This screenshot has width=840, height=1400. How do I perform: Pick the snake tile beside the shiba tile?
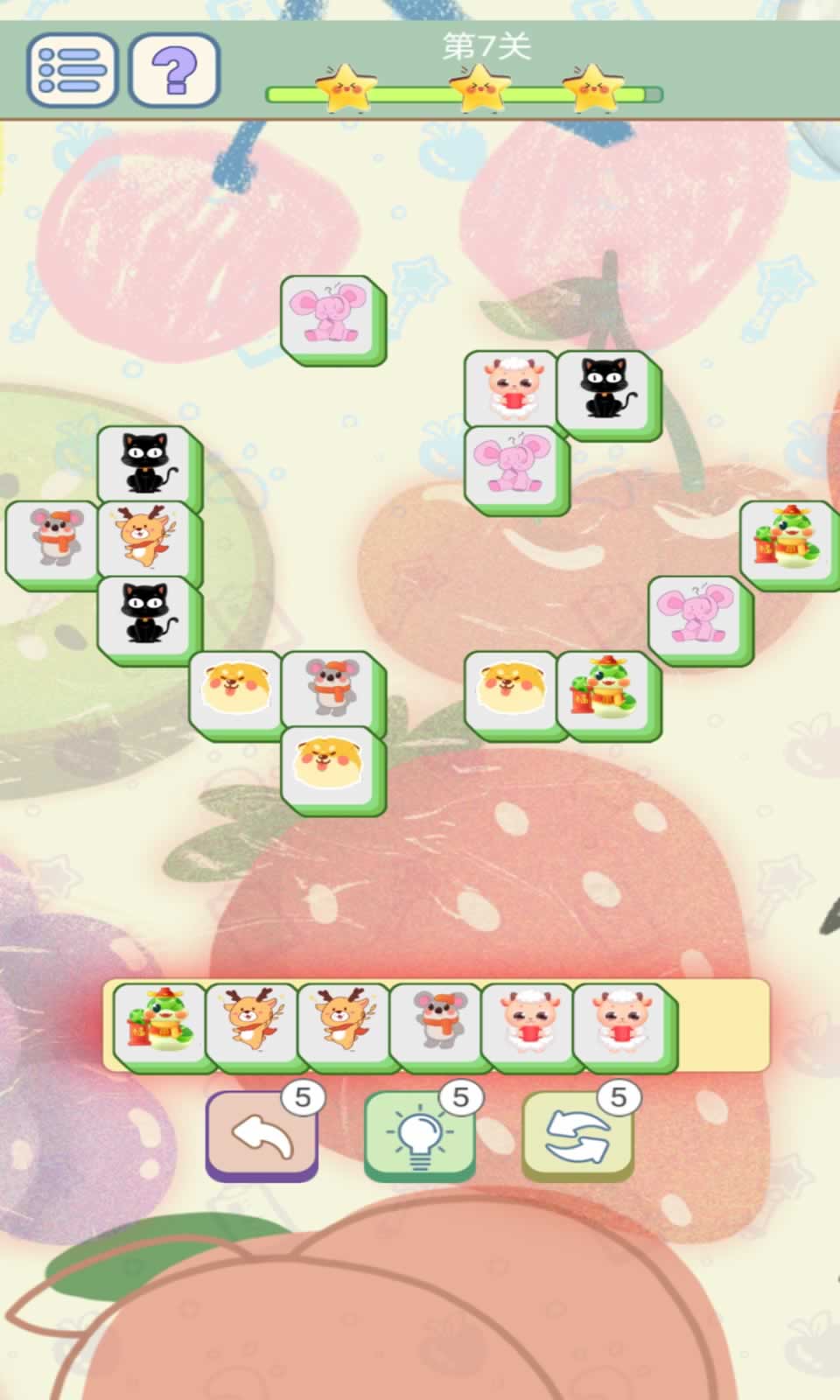pyautogui.click(x=604, y=689)
